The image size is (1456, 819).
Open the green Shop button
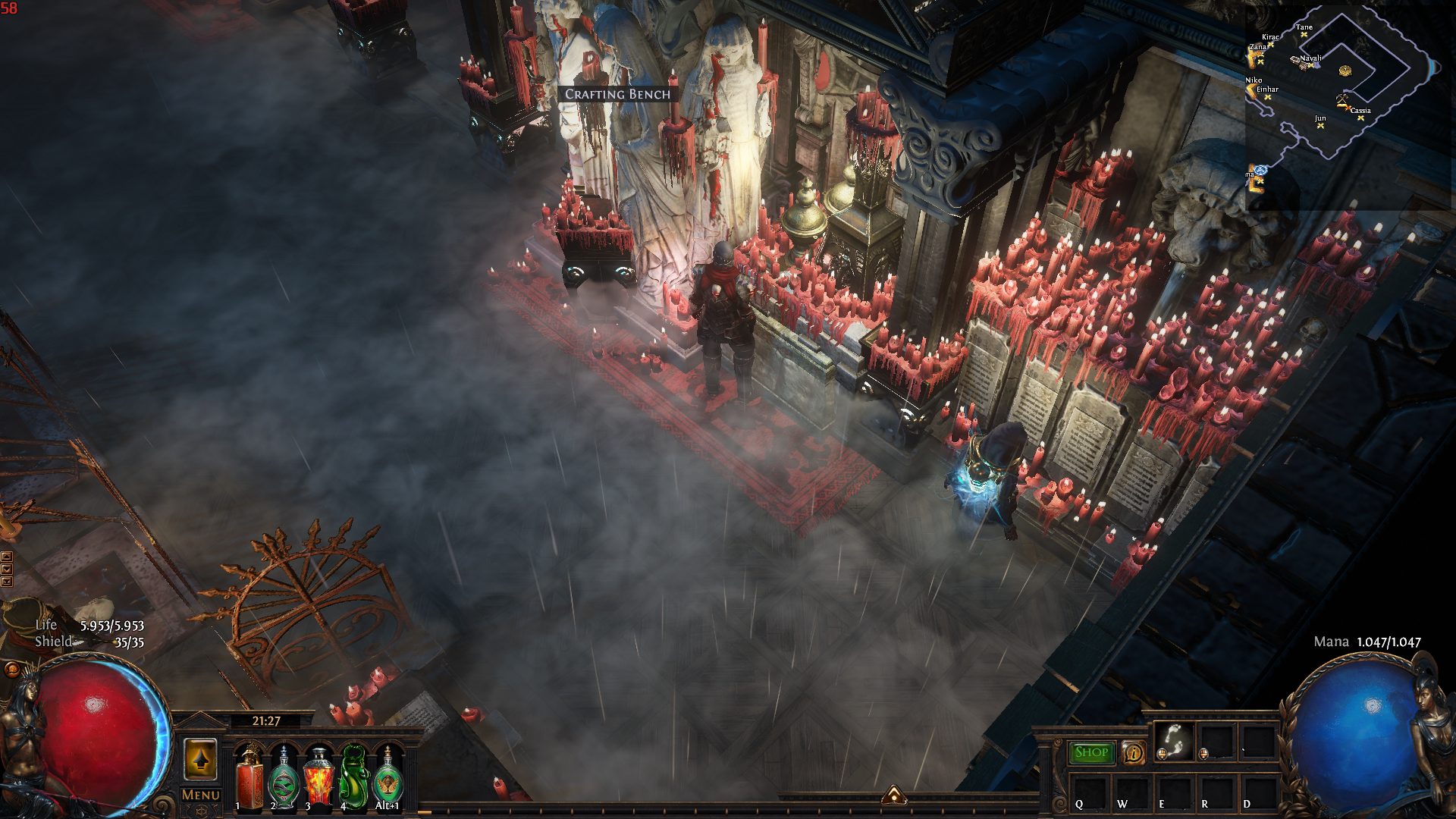[x=1091, y=752]
